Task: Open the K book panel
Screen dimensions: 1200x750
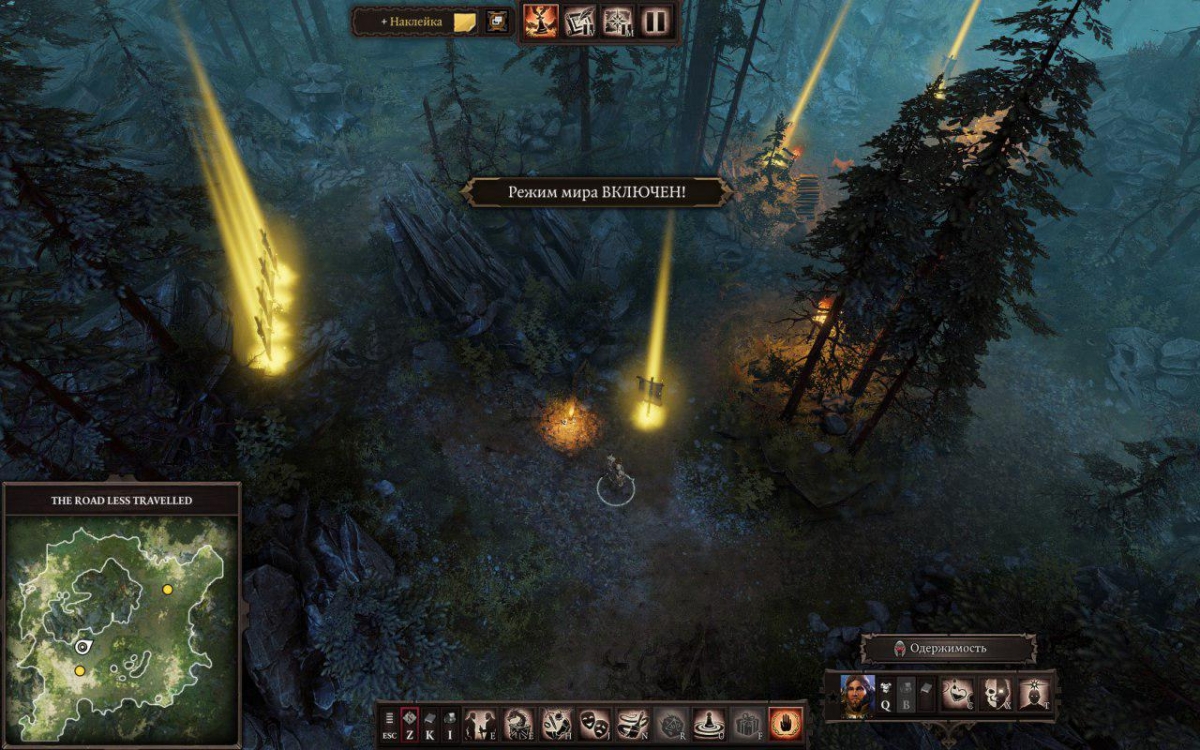Action: click(430, 722)
